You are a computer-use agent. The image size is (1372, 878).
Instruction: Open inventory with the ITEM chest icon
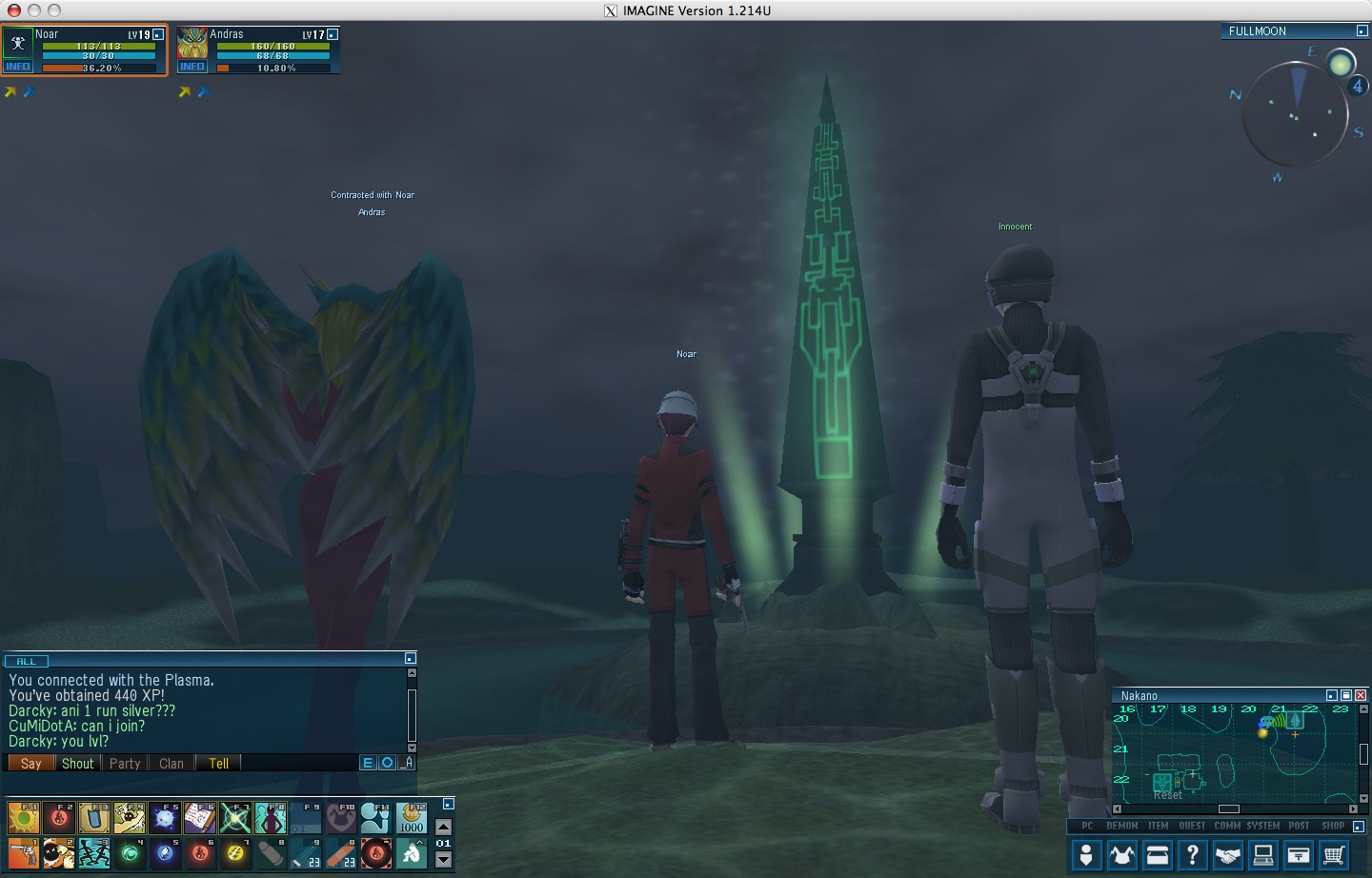1158,854
